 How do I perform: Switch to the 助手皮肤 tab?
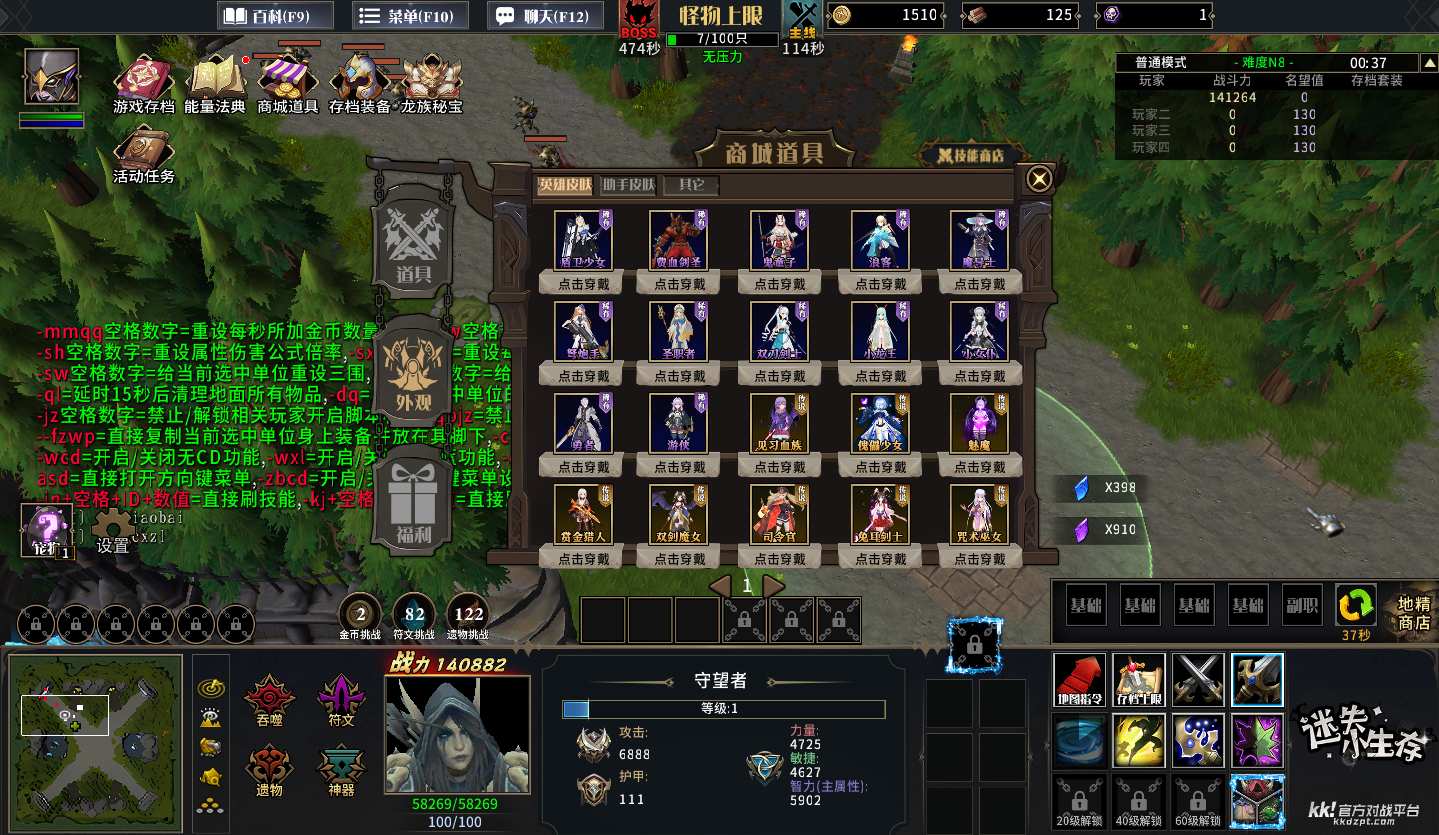628,185
